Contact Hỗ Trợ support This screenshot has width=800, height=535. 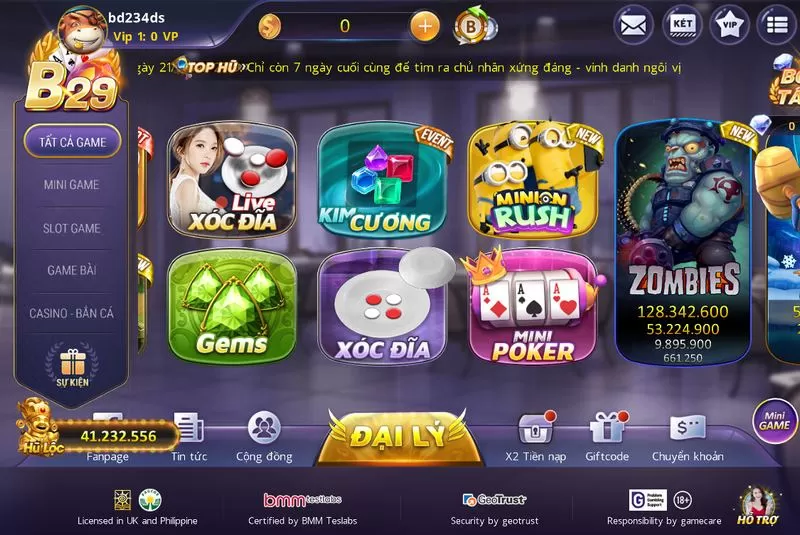point(757,506)
